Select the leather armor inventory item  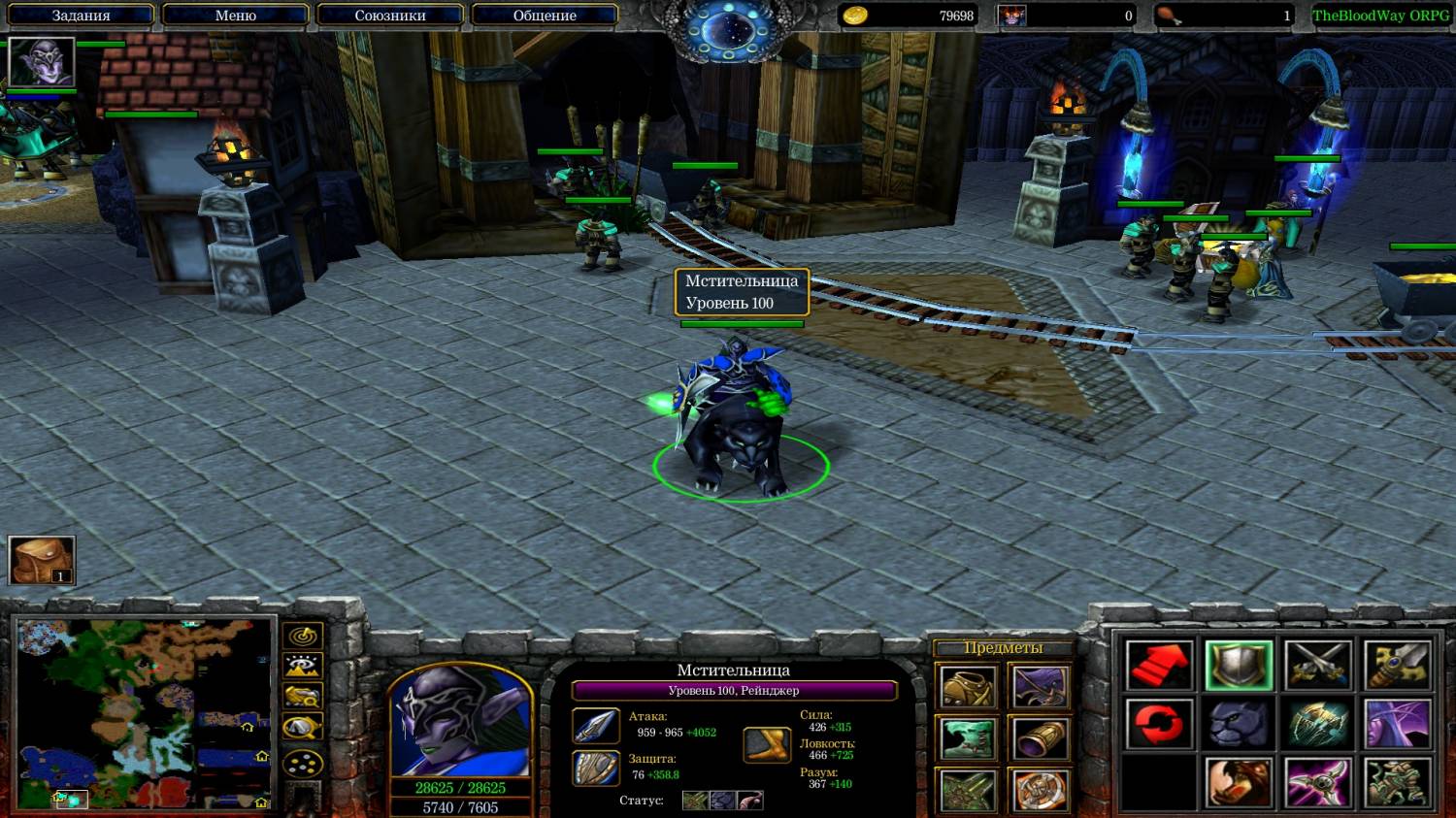(968, 688)
